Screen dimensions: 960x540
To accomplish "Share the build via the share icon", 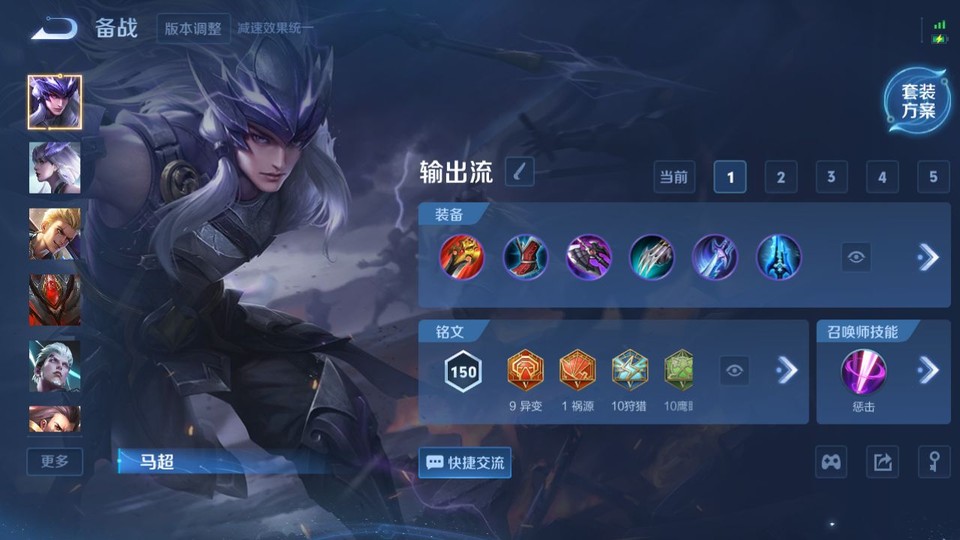I will (x=882, y=462).
